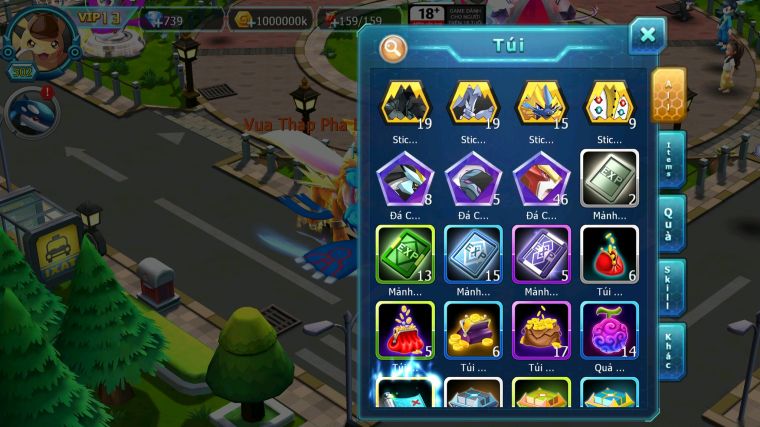Image resolution: width=760 pixels, height=427 pixels.
Task: Pick the blue EXP shard with count 15
Action: 472,252
